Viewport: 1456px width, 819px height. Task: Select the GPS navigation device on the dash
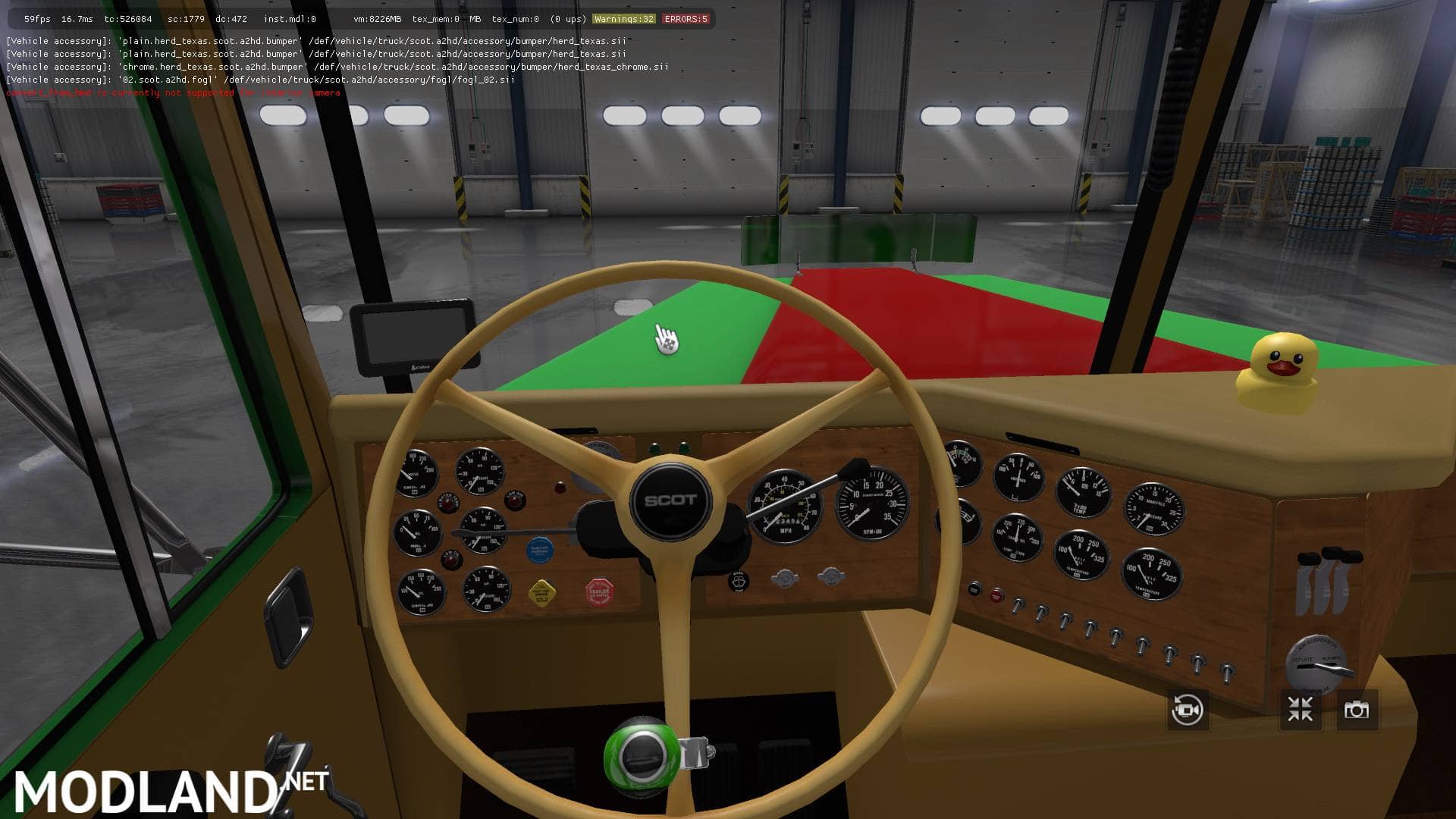(413, 337)
